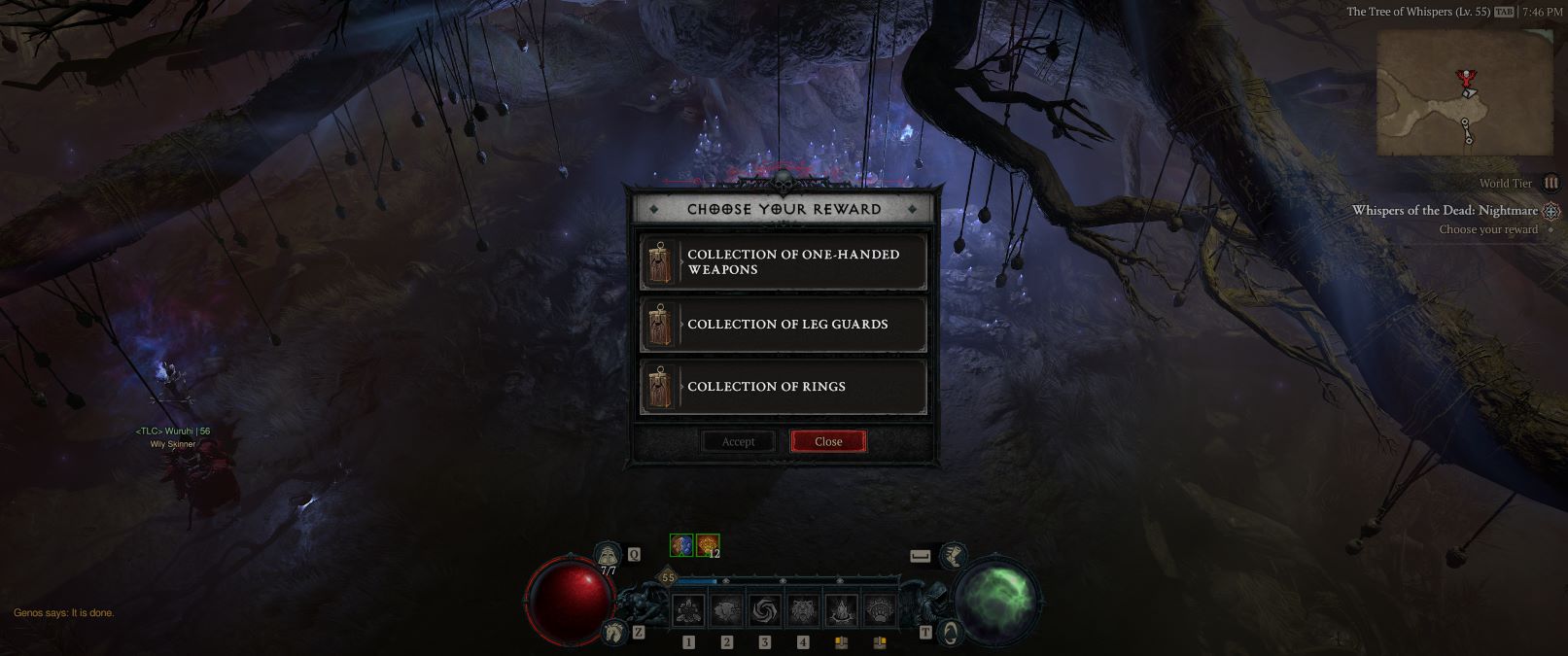Use the healing potion icon
The image size is (1568, 656).
[x=609, y=557]
